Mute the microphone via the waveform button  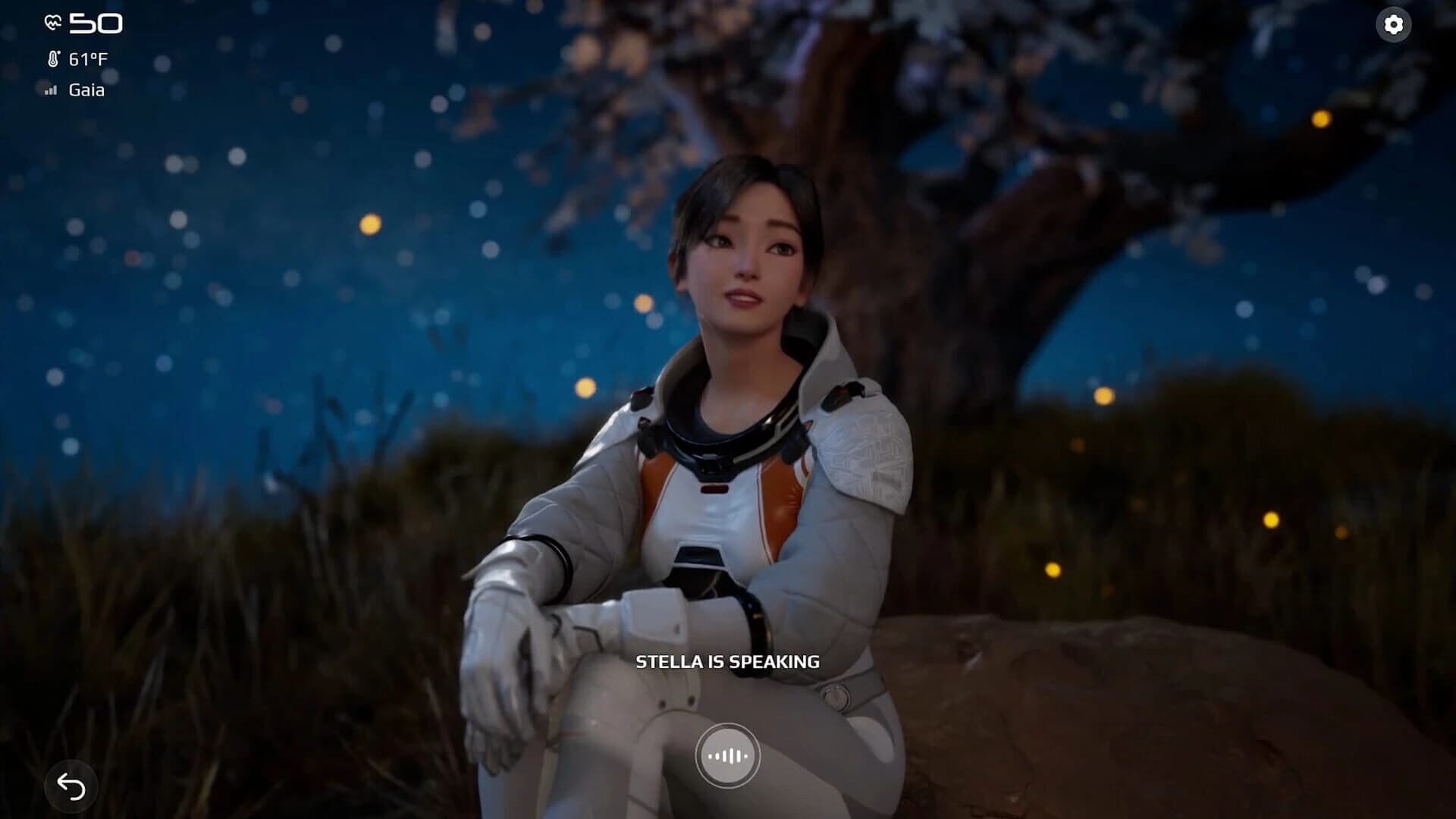[727, 756]
